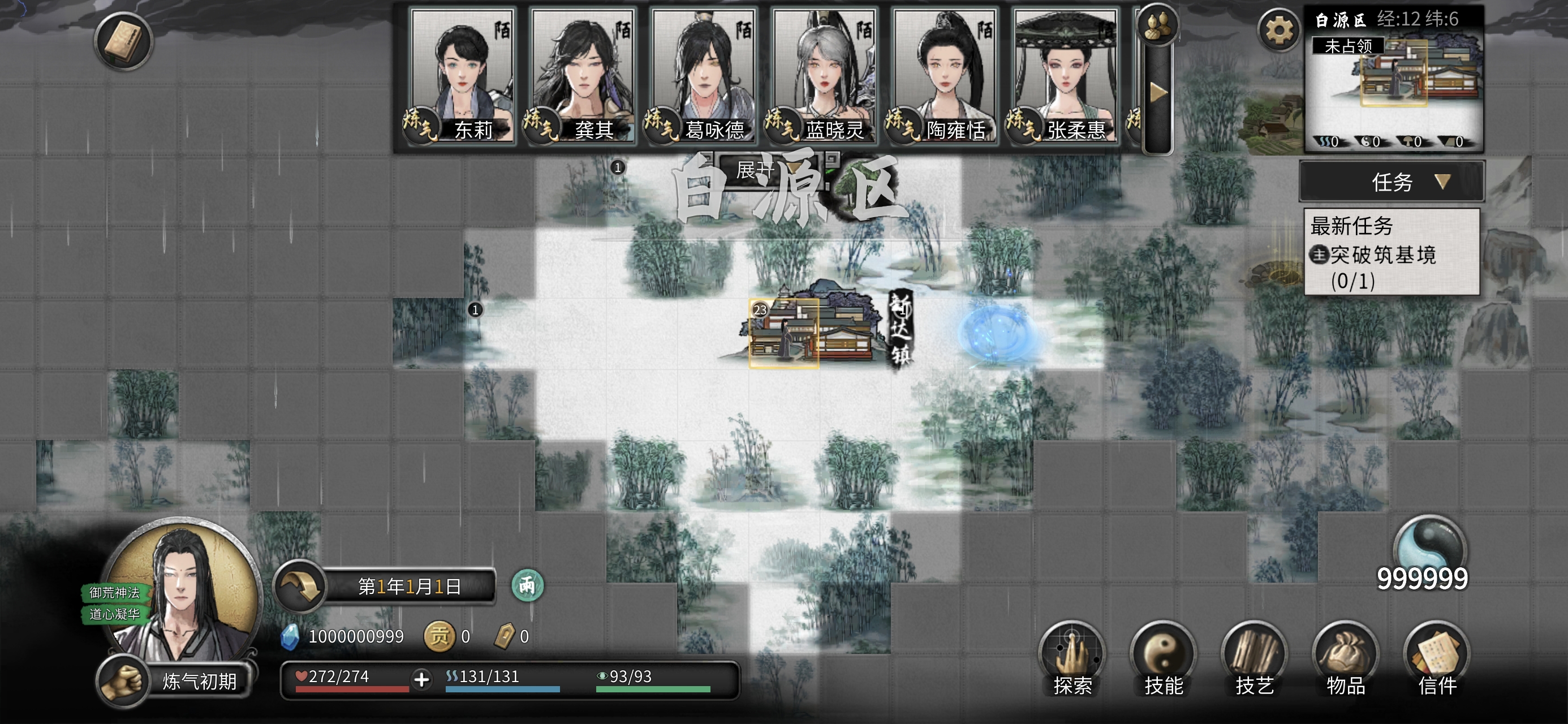Image resolution: width=1568 pixels, height=724 pixels.
Task: Advance the date with the arrow button
Action: click(300, 587)
